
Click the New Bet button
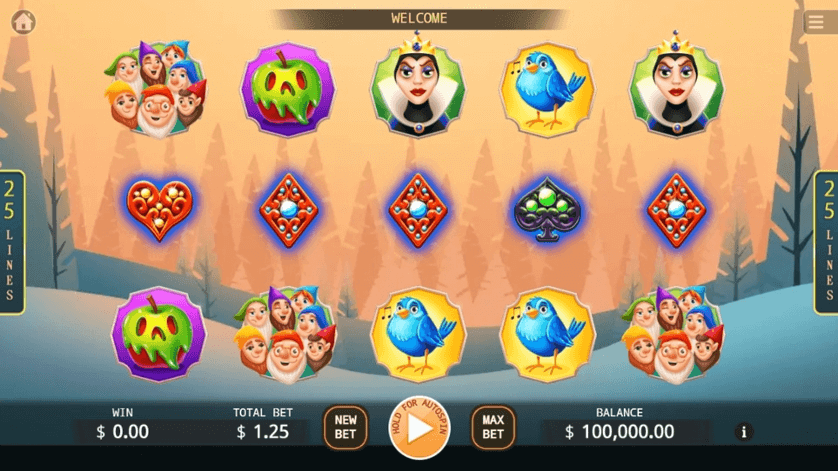coord(345,428)
